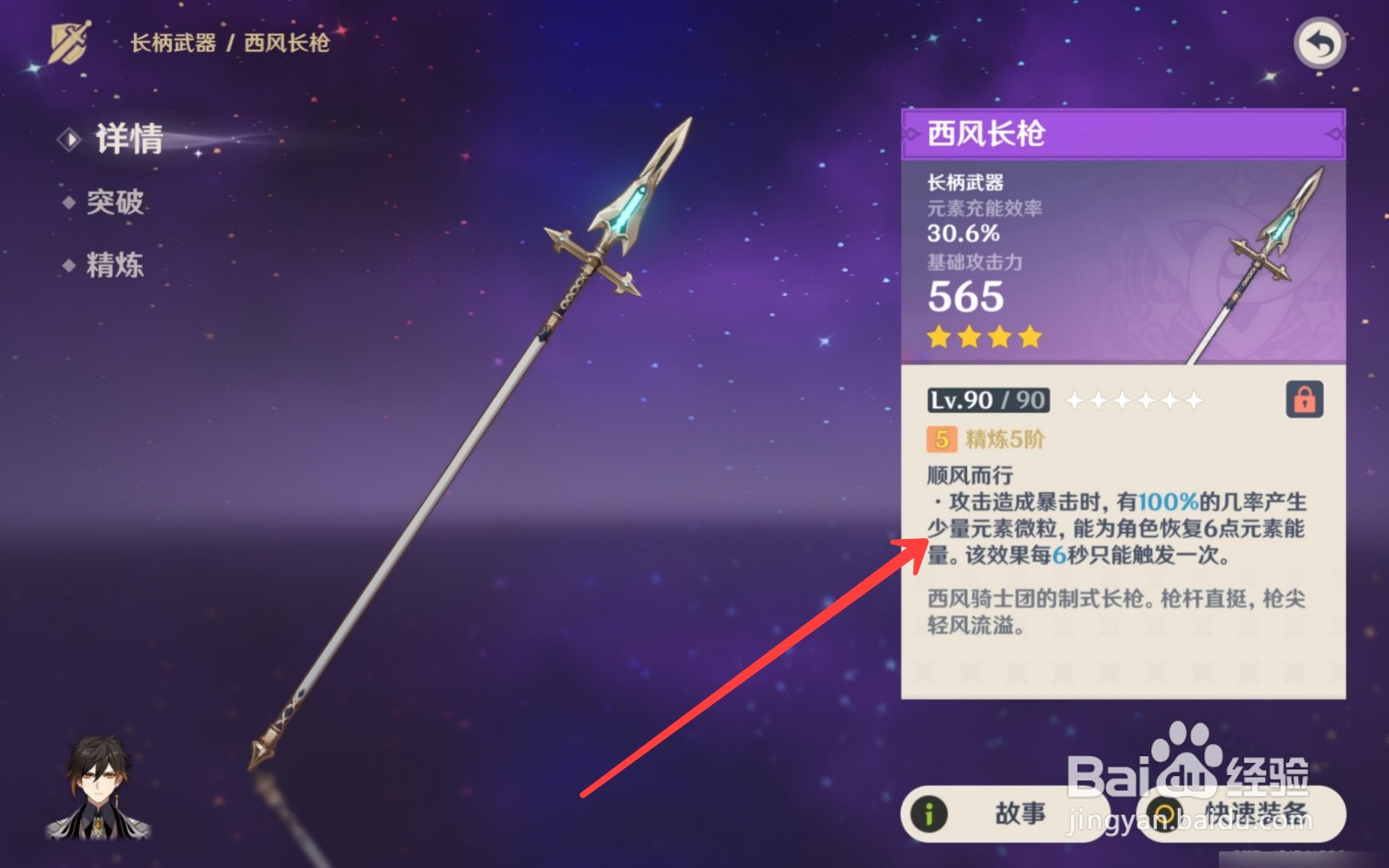Viewport: 1389px width, 868px height.
Task: Select the character portrait avatar
Action: (98, 788)
